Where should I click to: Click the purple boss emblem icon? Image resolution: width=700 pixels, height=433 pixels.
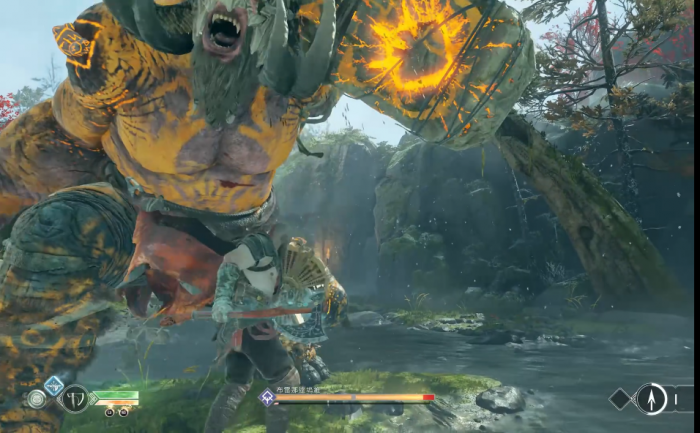coord(267,397)
